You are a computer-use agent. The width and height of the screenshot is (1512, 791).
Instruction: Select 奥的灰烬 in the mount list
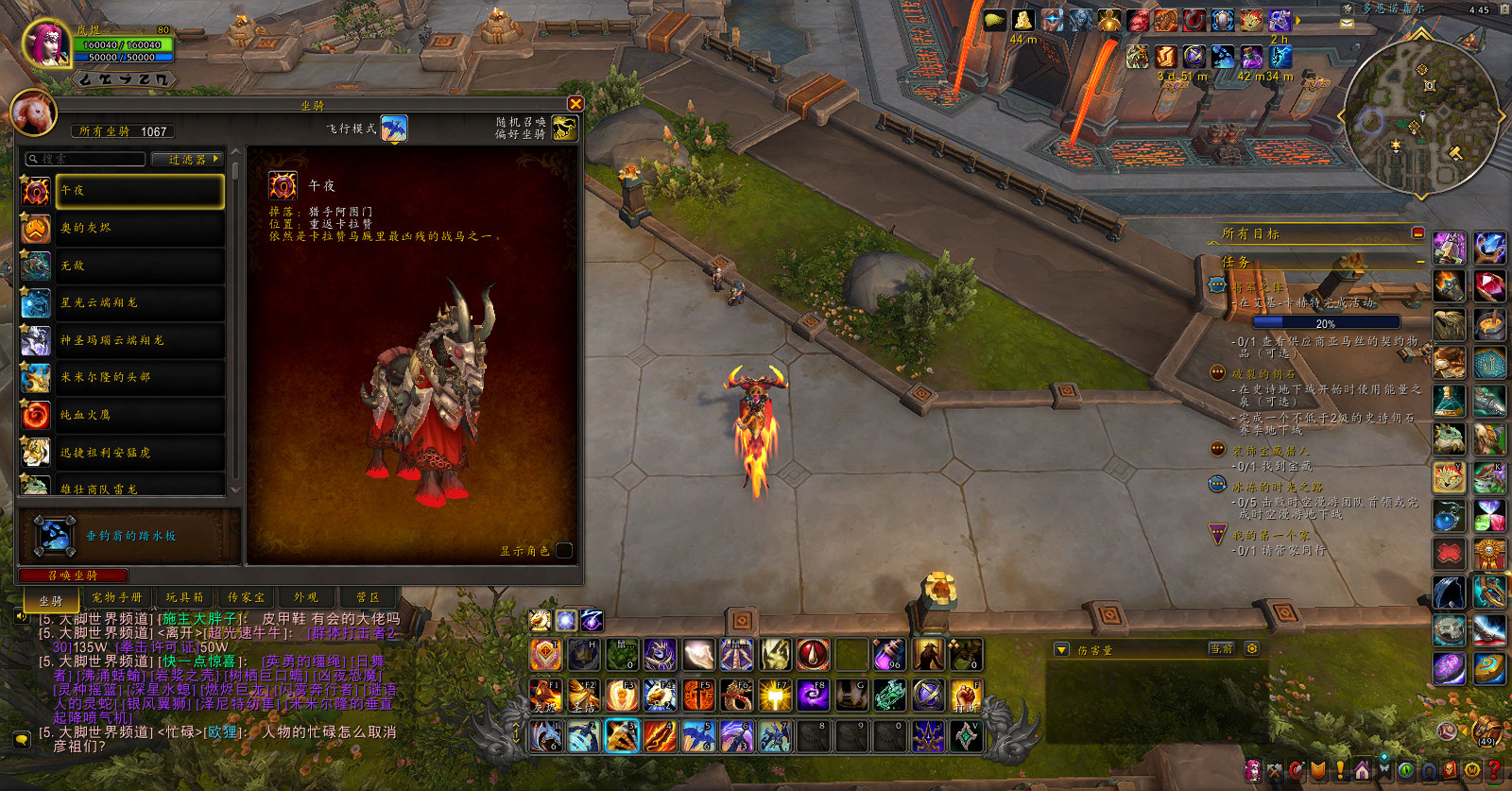coord(139,228)
